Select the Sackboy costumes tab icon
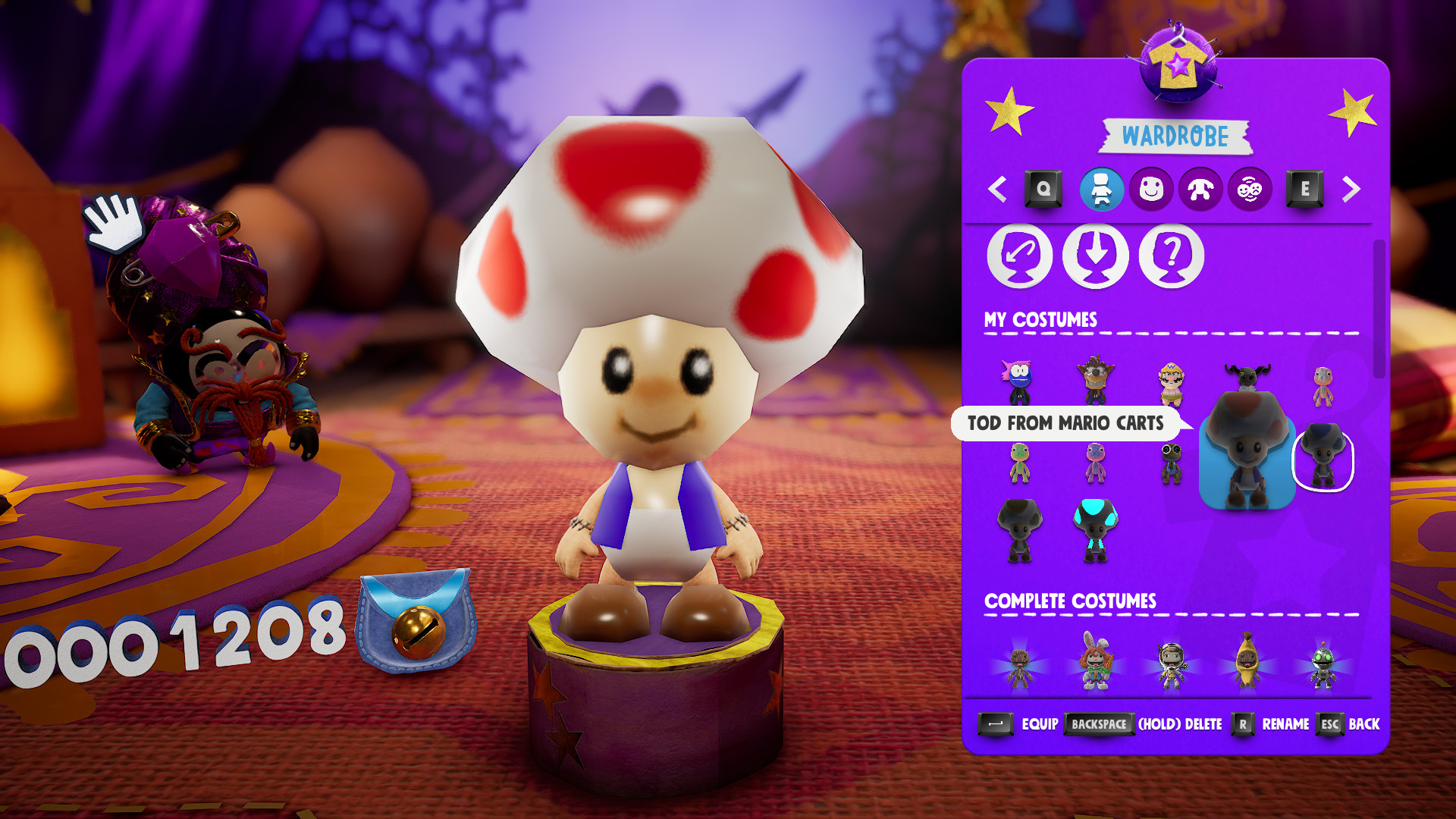 coord(1100,190)
